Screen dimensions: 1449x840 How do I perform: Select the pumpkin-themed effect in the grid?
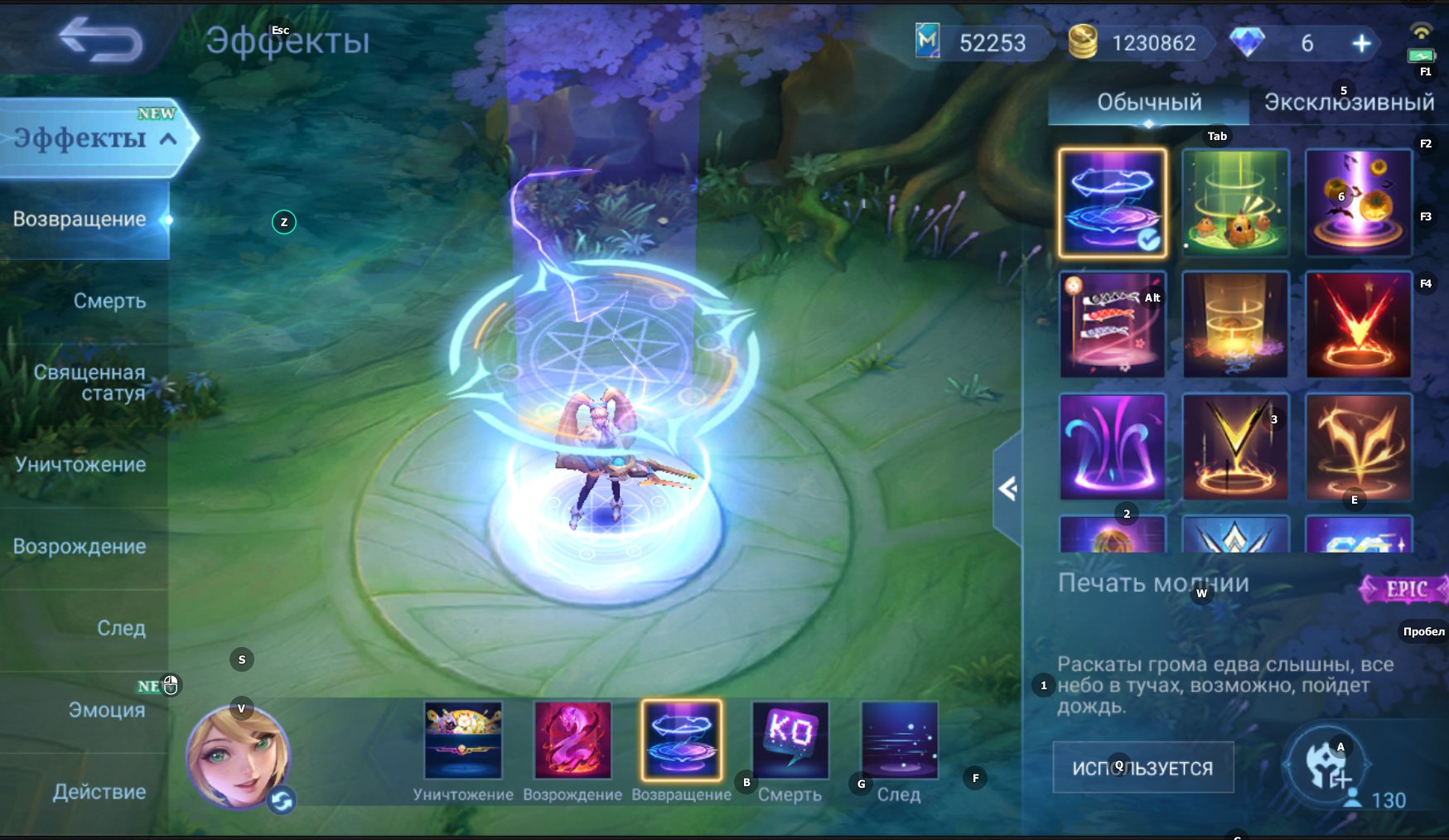coord(1359,201)
